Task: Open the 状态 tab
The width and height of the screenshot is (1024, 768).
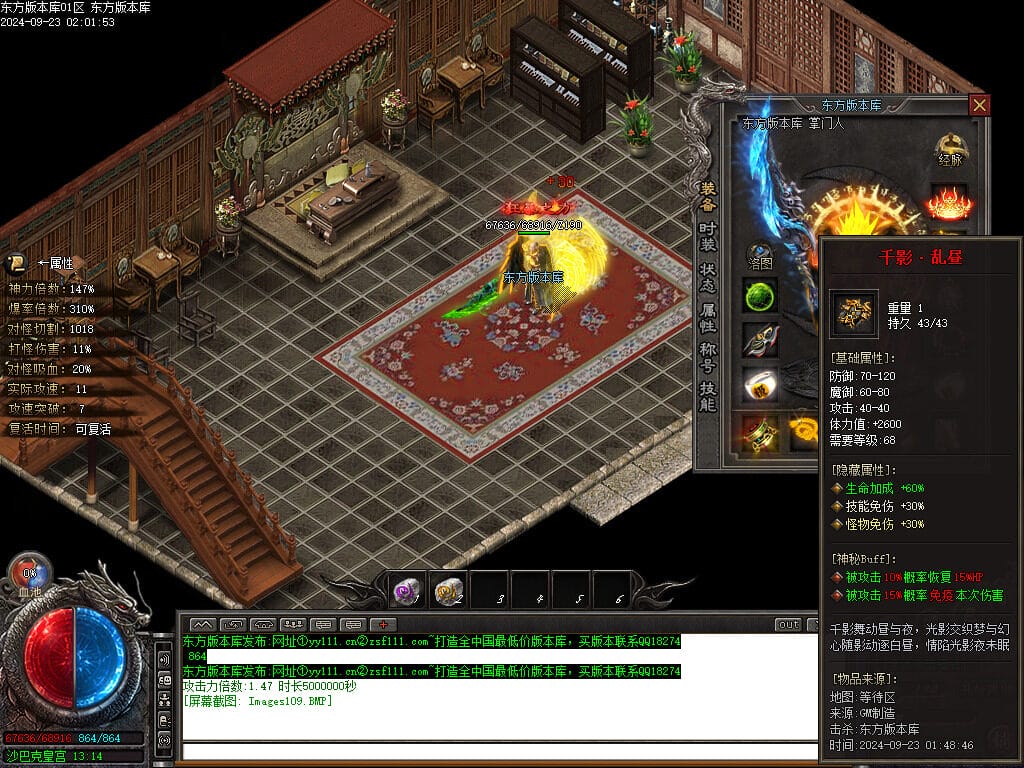Action: click(x=708, y=277)
